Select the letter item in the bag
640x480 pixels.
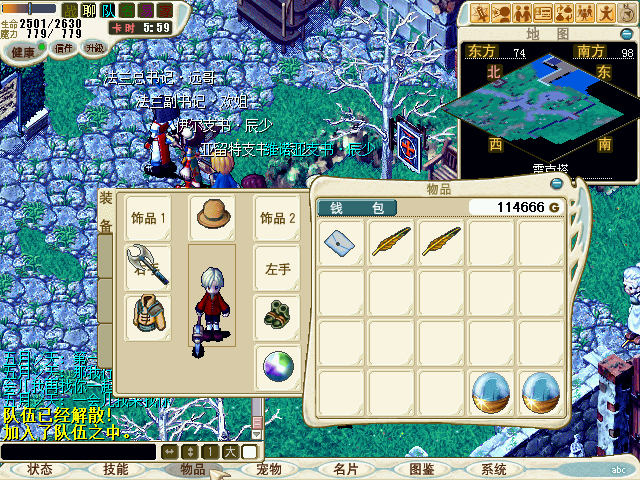point(341,242)
